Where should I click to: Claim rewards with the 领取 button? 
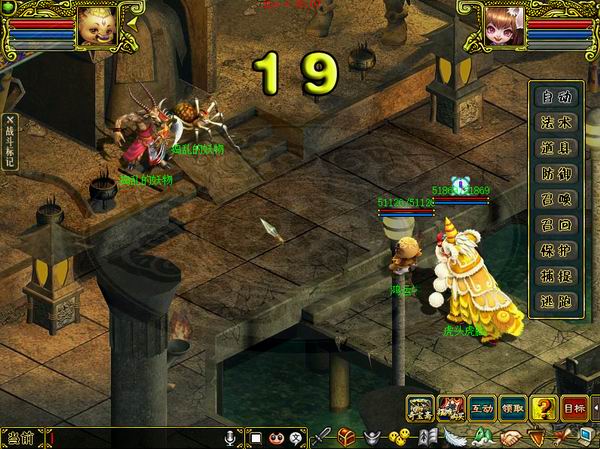pyautogui.click(x=513, y=408)
